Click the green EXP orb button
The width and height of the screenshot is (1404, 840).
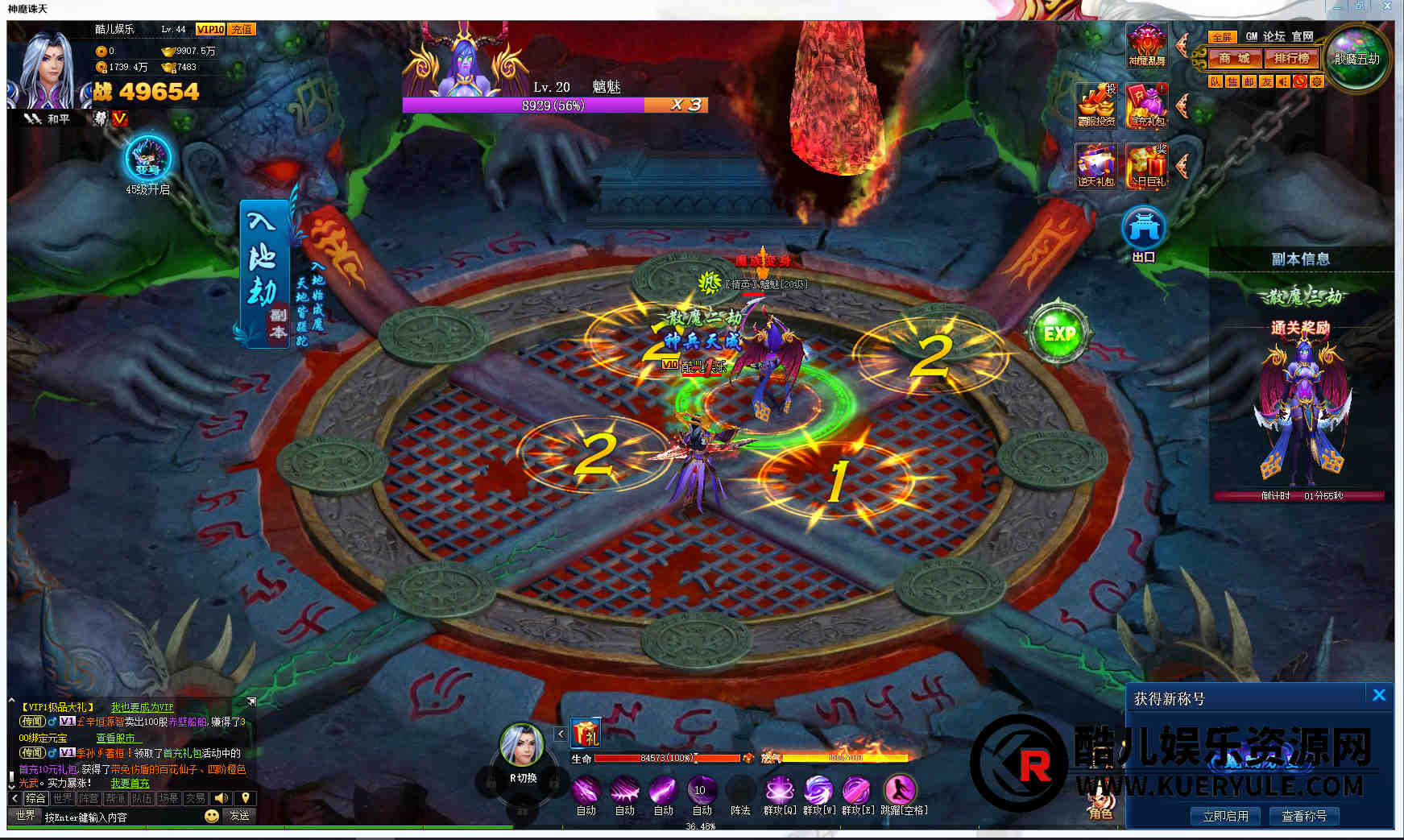tap(1058, 333)
